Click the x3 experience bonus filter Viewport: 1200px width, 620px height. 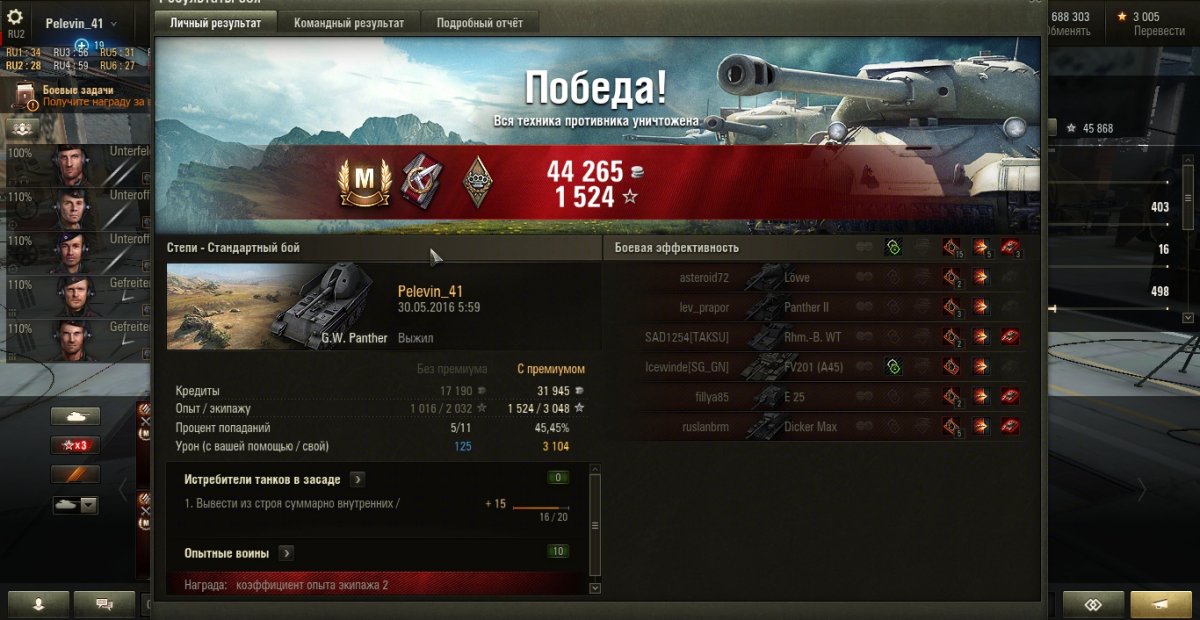coord(76,445)
